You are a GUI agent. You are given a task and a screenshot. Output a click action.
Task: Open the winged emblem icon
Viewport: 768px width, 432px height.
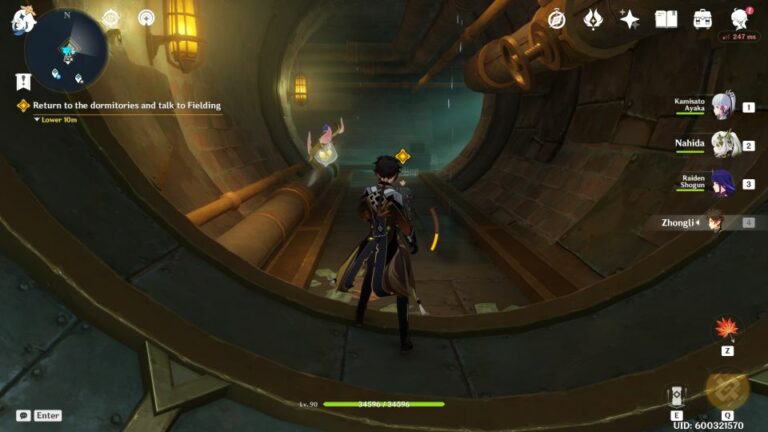click(593, 19)
